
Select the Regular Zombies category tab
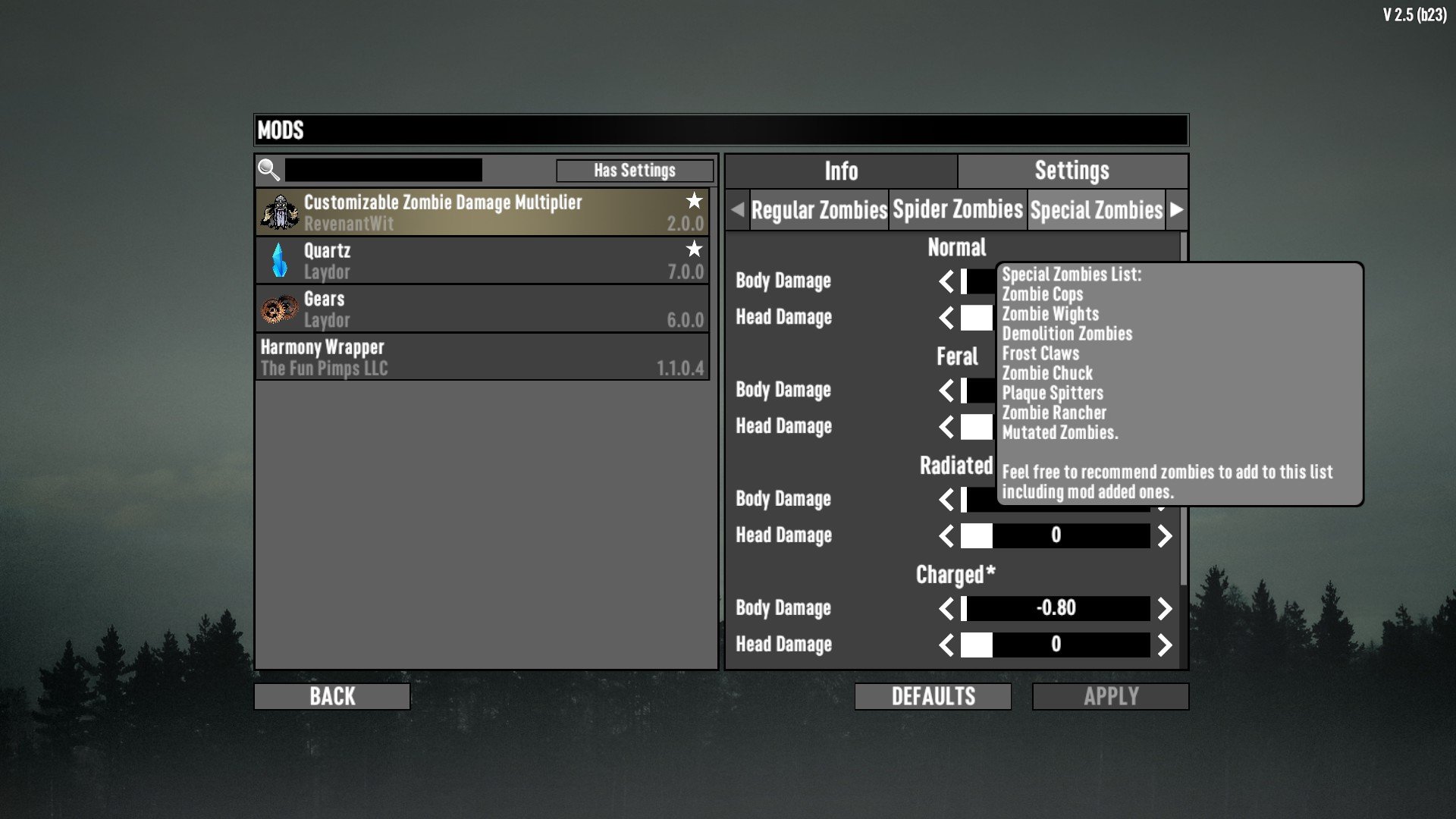(x=819, y=210)
